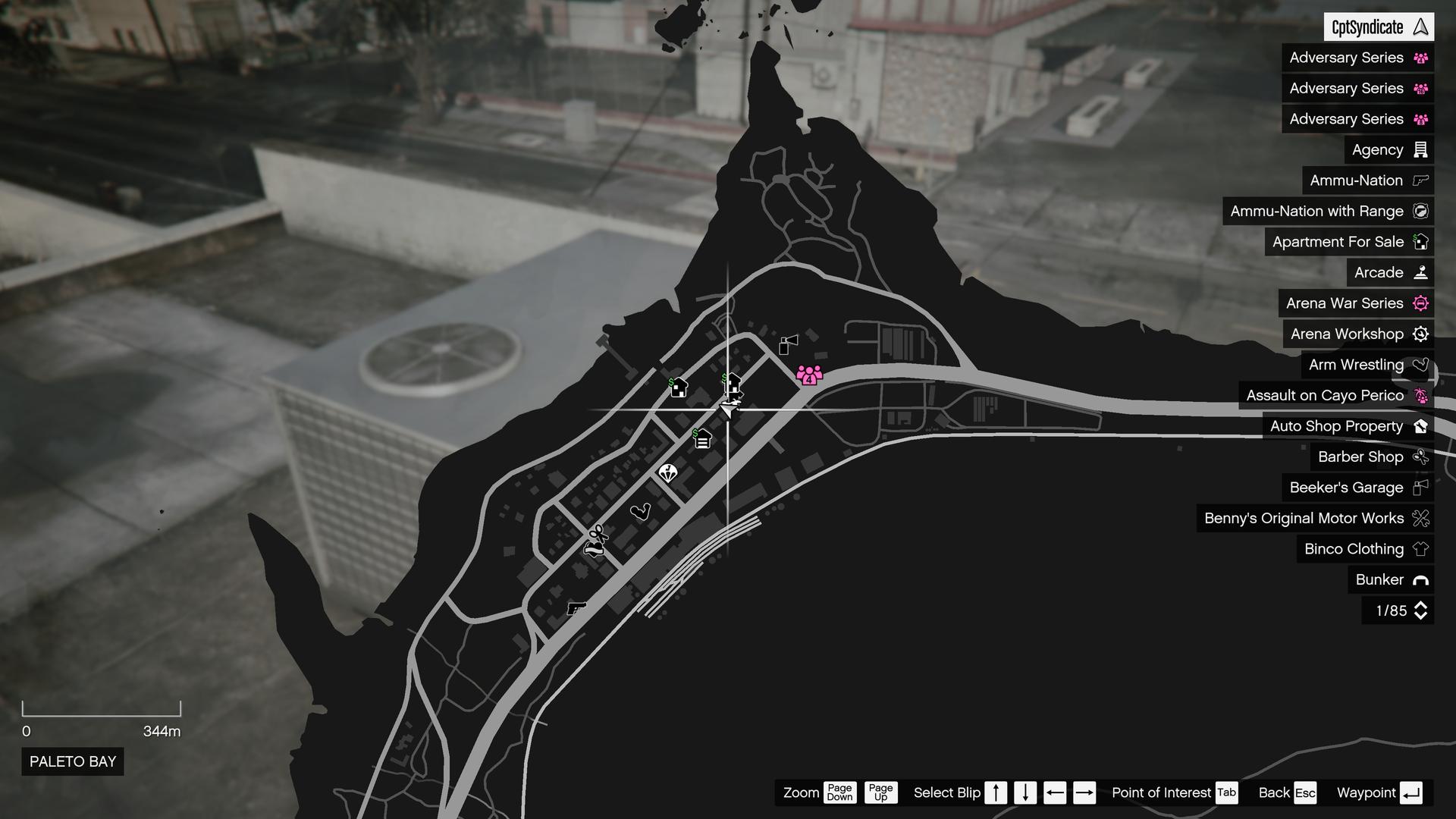Select Assault on Cayo Perico in the legend
Viewport: 1456px width, 819px height.
pos(1335,395)
